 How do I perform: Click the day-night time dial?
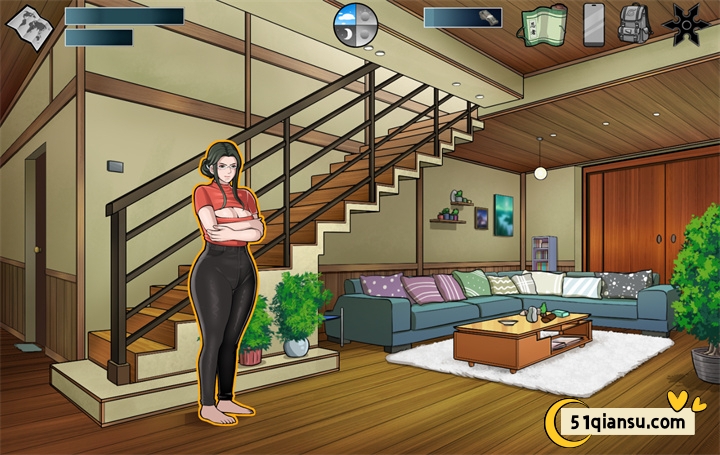tap(355, 23)
